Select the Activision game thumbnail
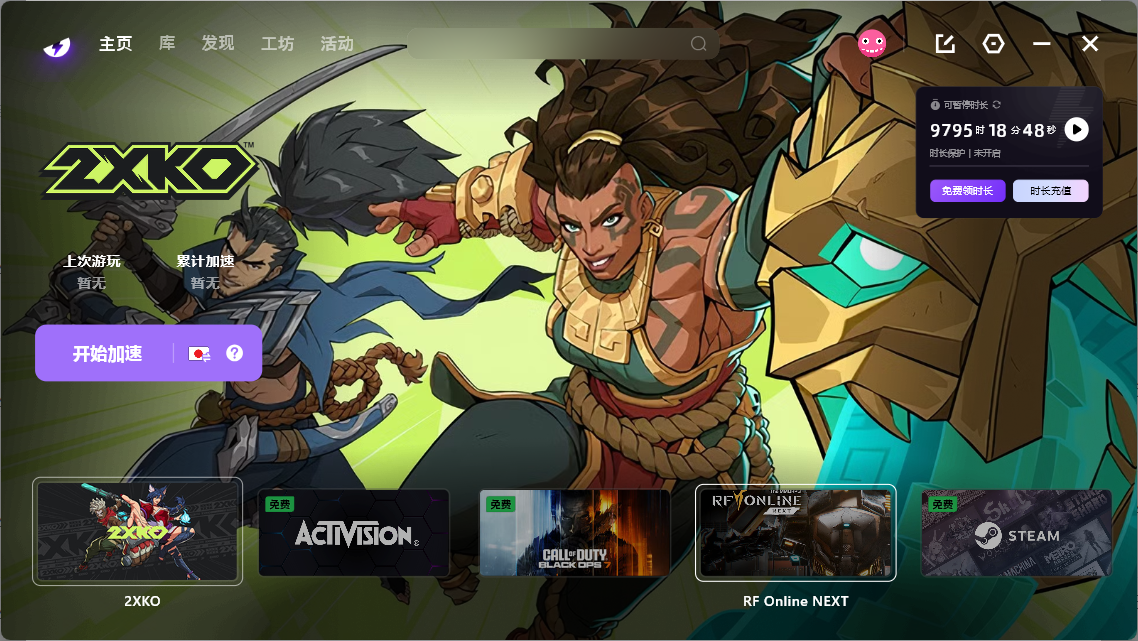Viewport: 1138px width, 641px height. [x=354, y=533]
